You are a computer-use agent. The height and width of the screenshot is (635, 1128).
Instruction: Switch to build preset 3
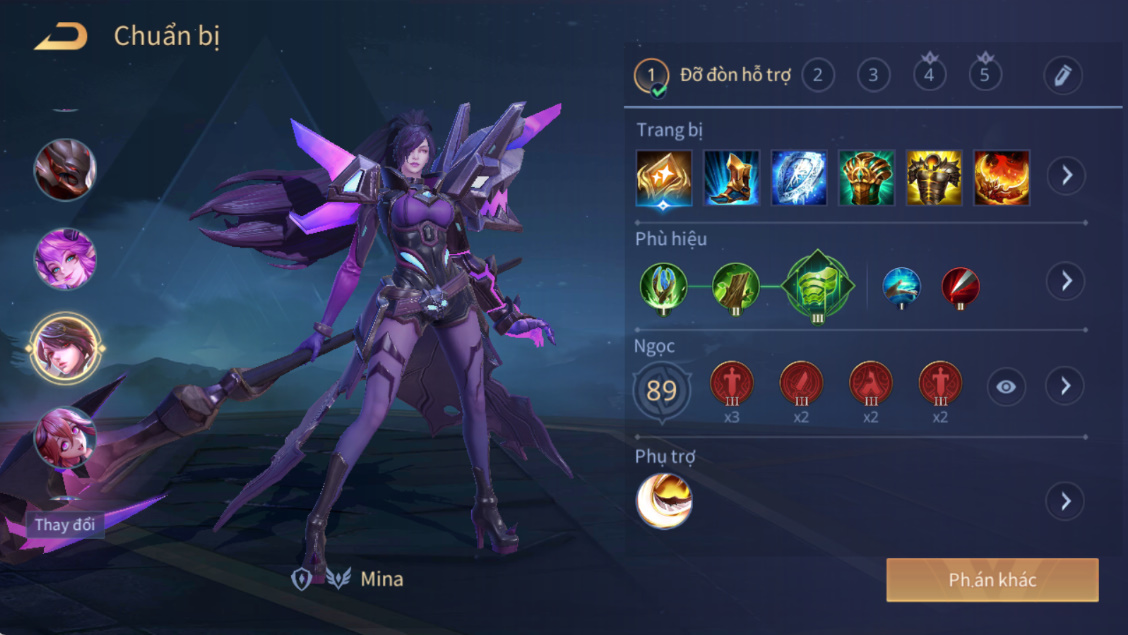point(873,75)
